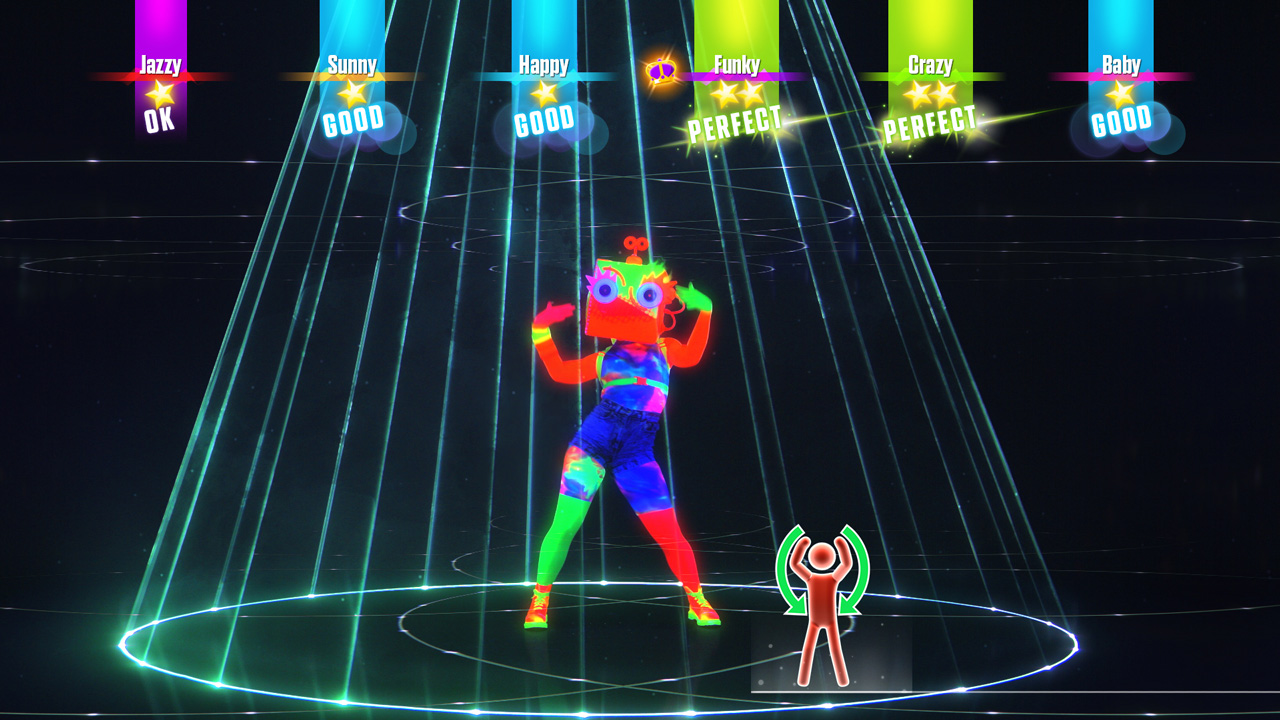Click the PERFECT rating under Funky

[x=736, y=121]
